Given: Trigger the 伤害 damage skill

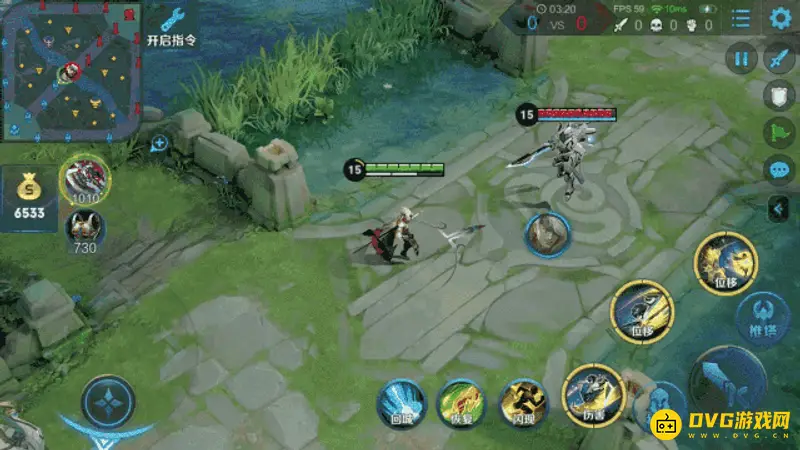Looking at the screenshot, I should [x=592, y=393].
